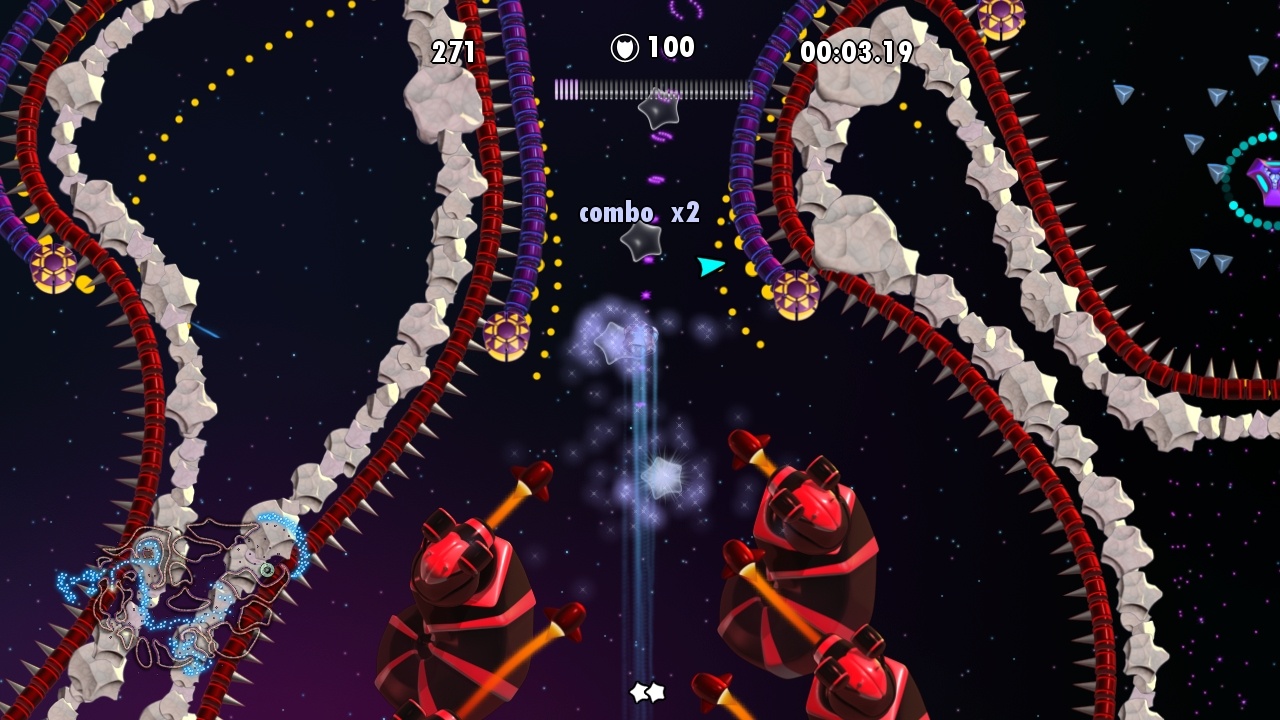Expand the orange gem orb on the right rail
1280x720 pixels.
797,294
